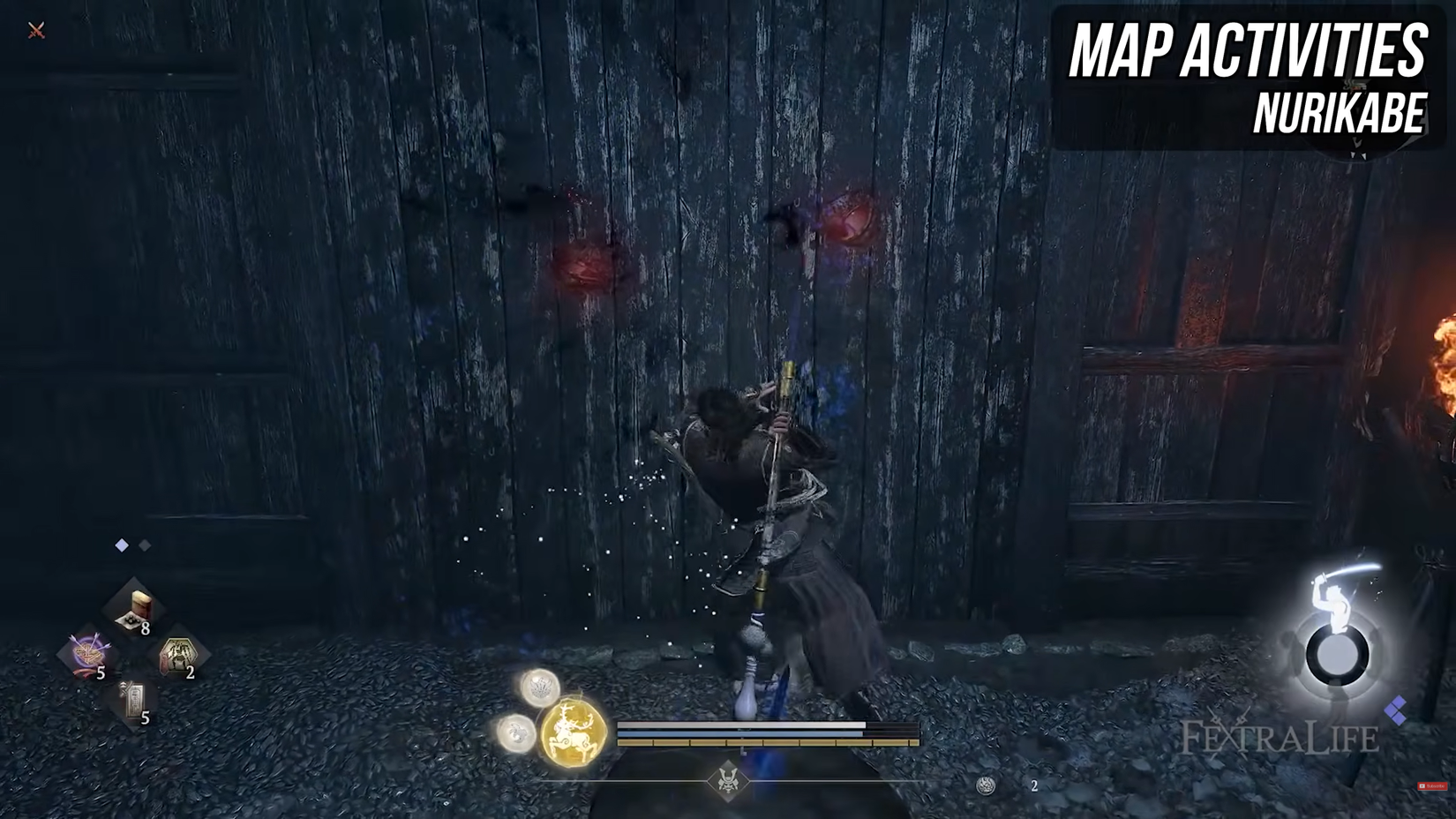Open the combat stance wheel indicator

[1338, 657]
